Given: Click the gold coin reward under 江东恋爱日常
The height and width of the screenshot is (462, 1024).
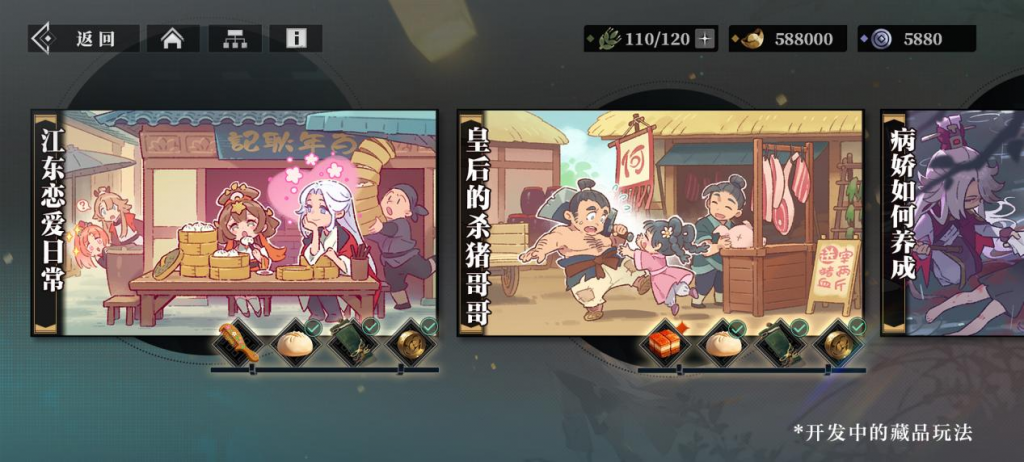Looking at the screenshot, I should tap(411, 343).
